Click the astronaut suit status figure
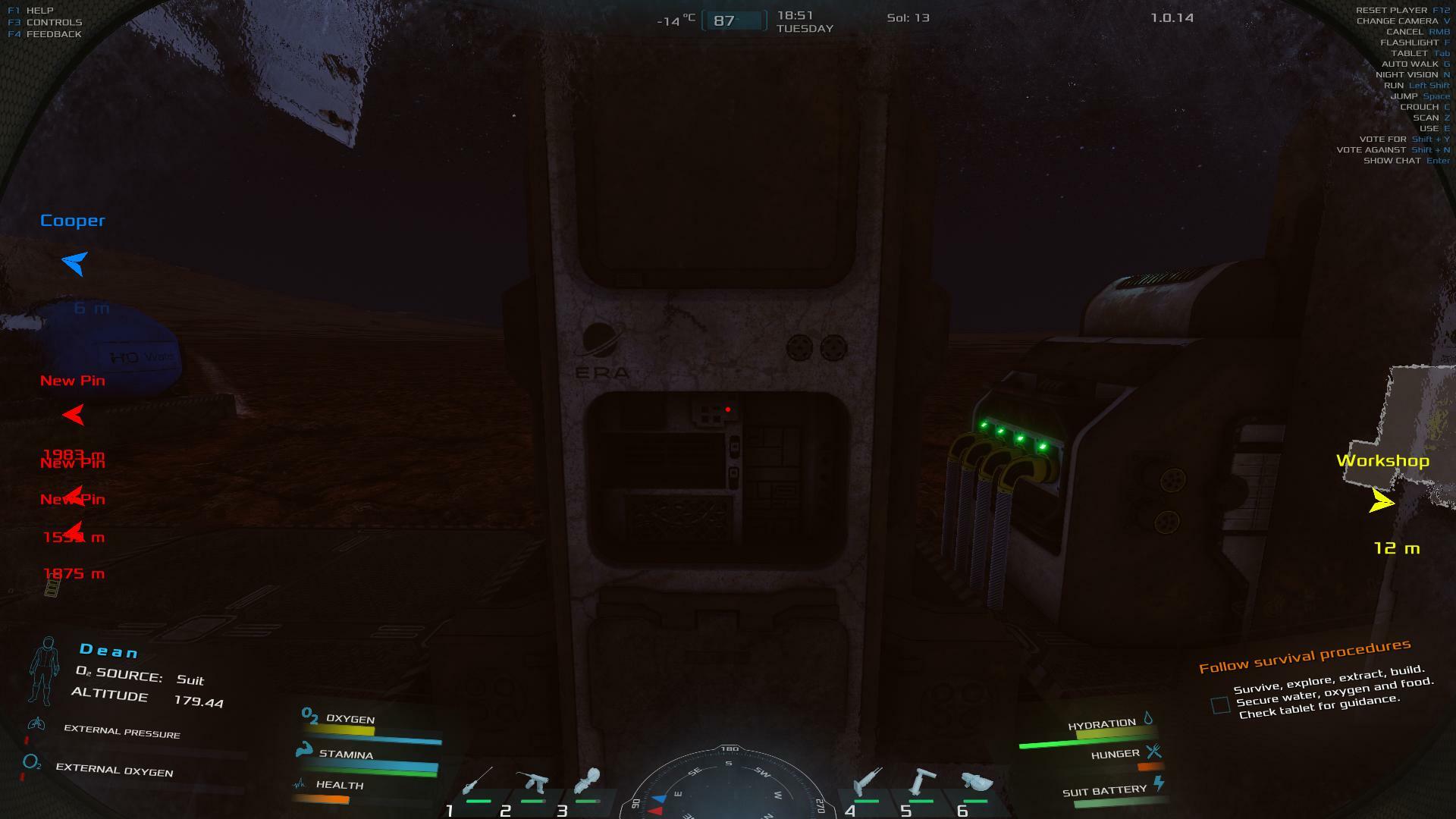Image resolution: width=1456 pixels, height=819 pixels. click(x=45, y=670)
